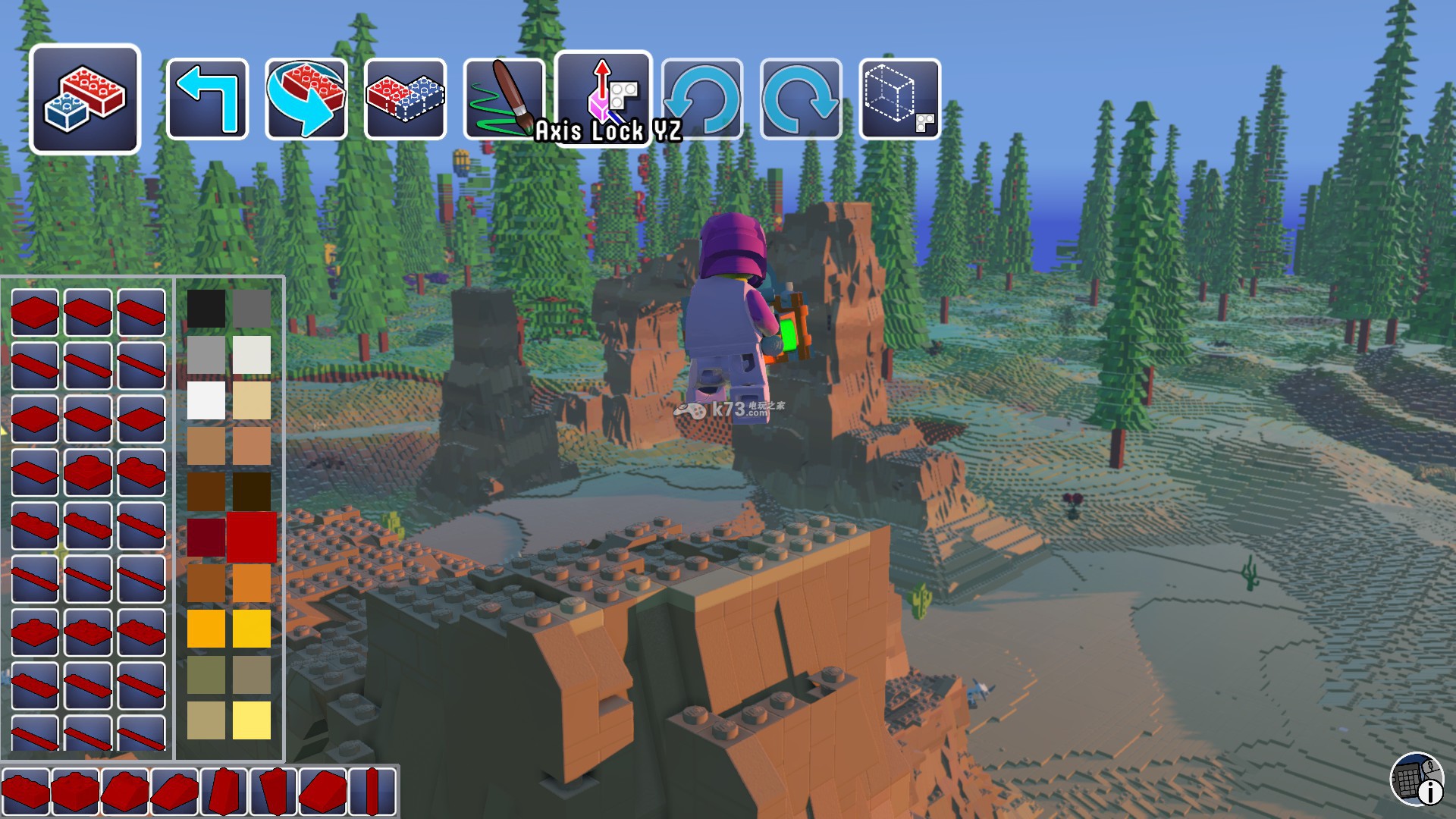Choose the copy bricks tool
Viewport: 1456px width, 819px height.
405,99
